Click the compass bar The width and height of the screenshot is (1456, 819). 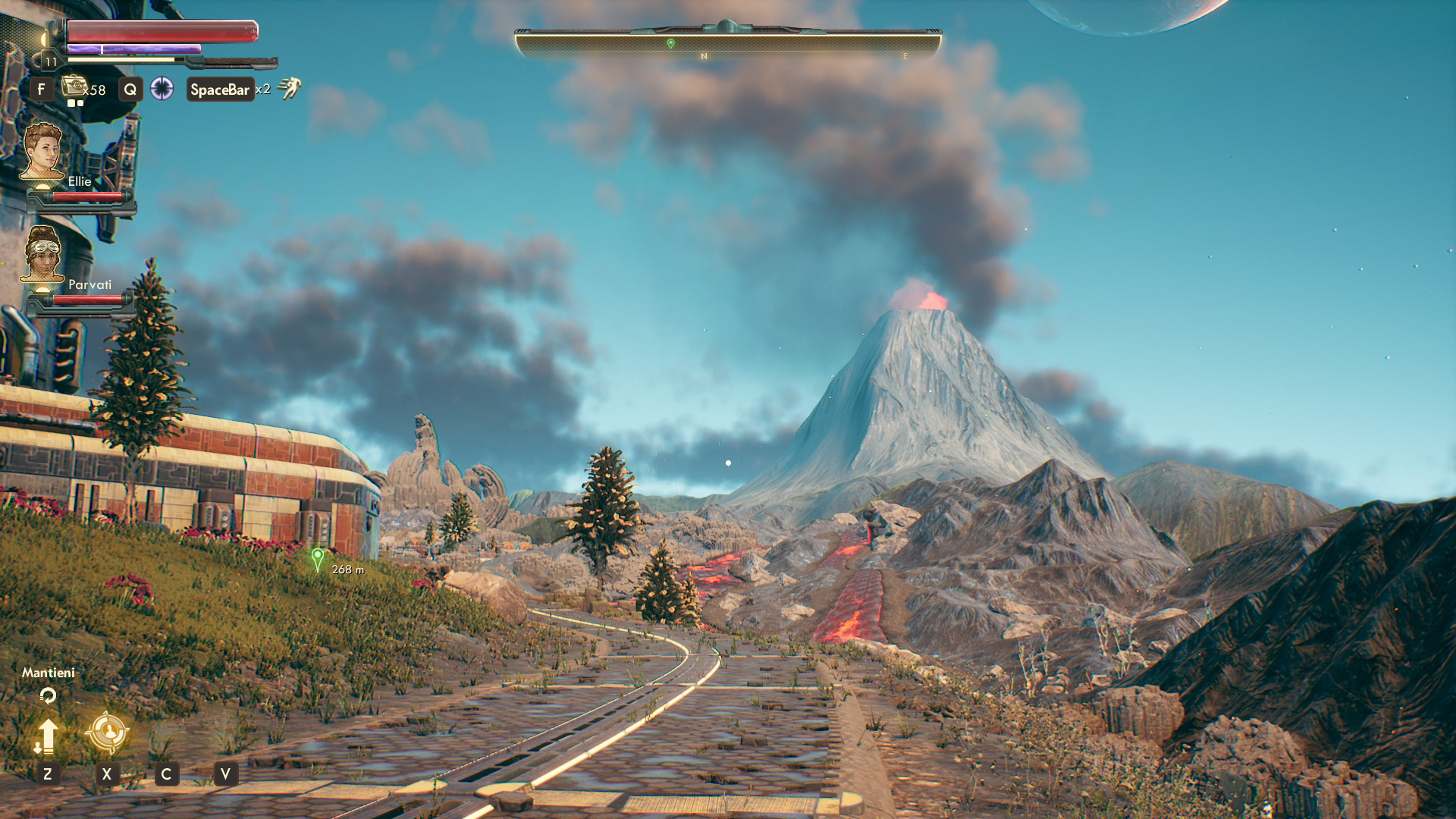click(x=727, y=44)
